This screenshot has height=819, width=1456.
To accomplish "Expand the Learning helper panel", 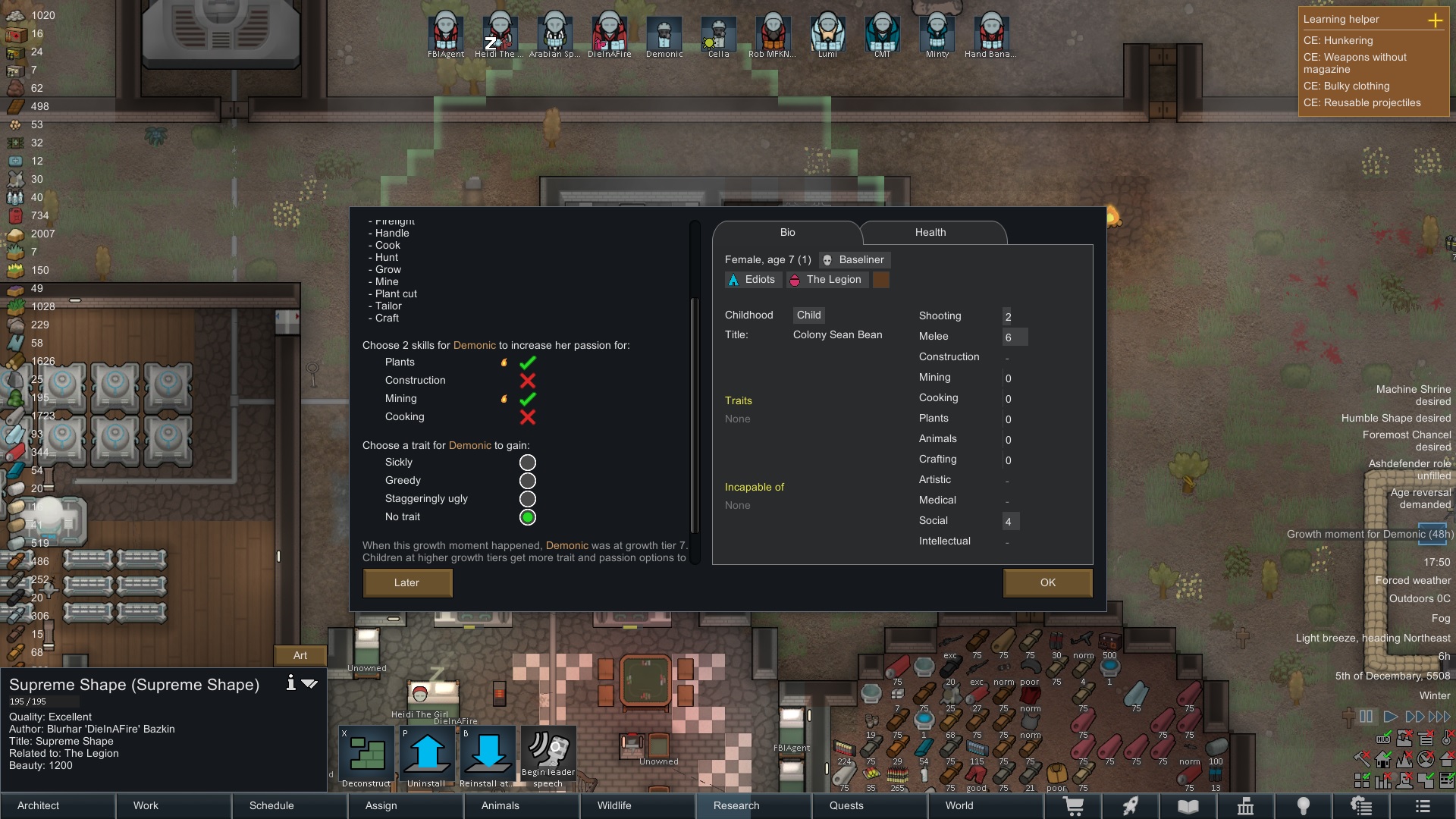I will point(1436,20).
